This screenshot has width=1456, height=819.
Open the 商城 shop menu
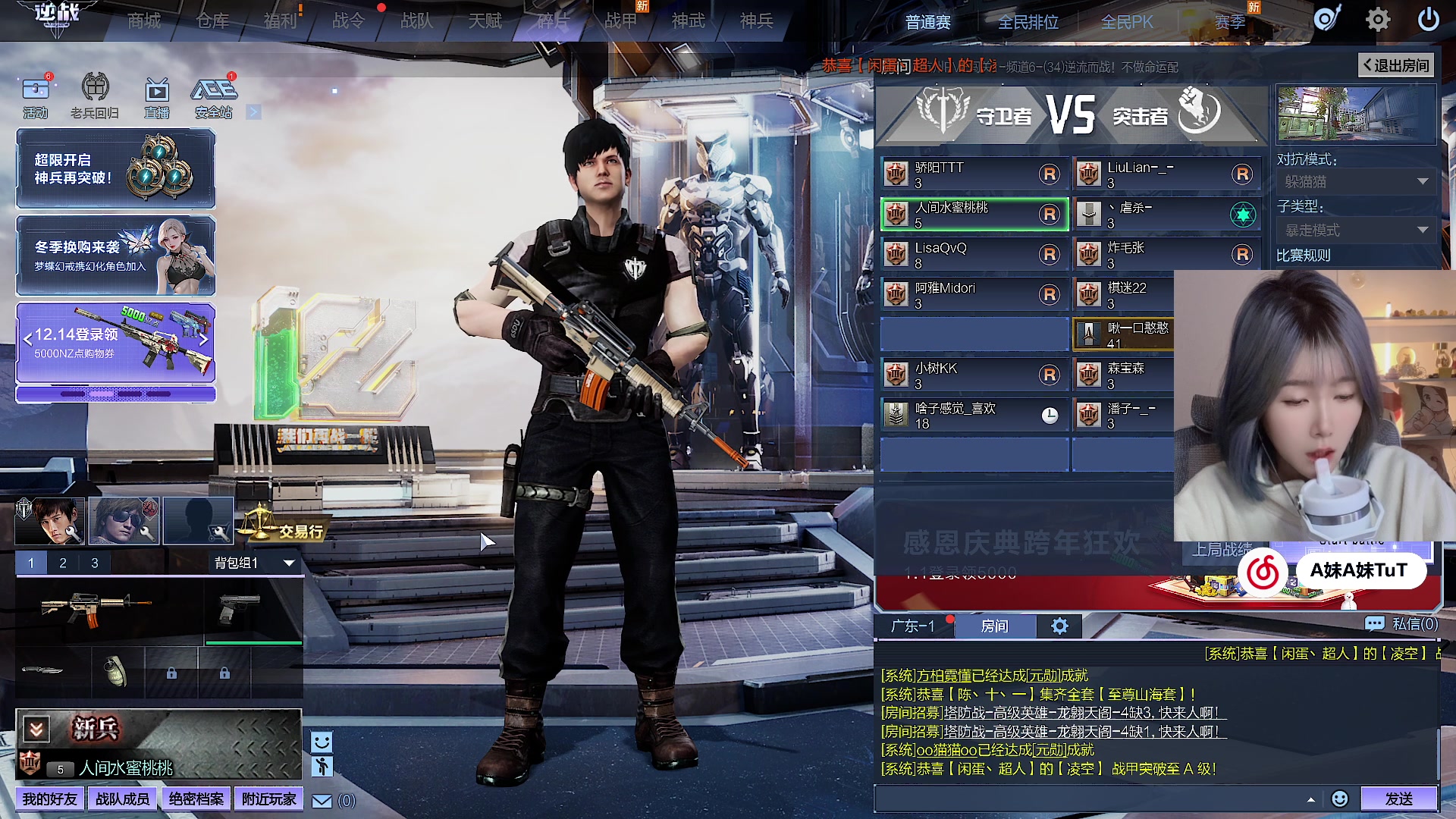coord(144,21)
